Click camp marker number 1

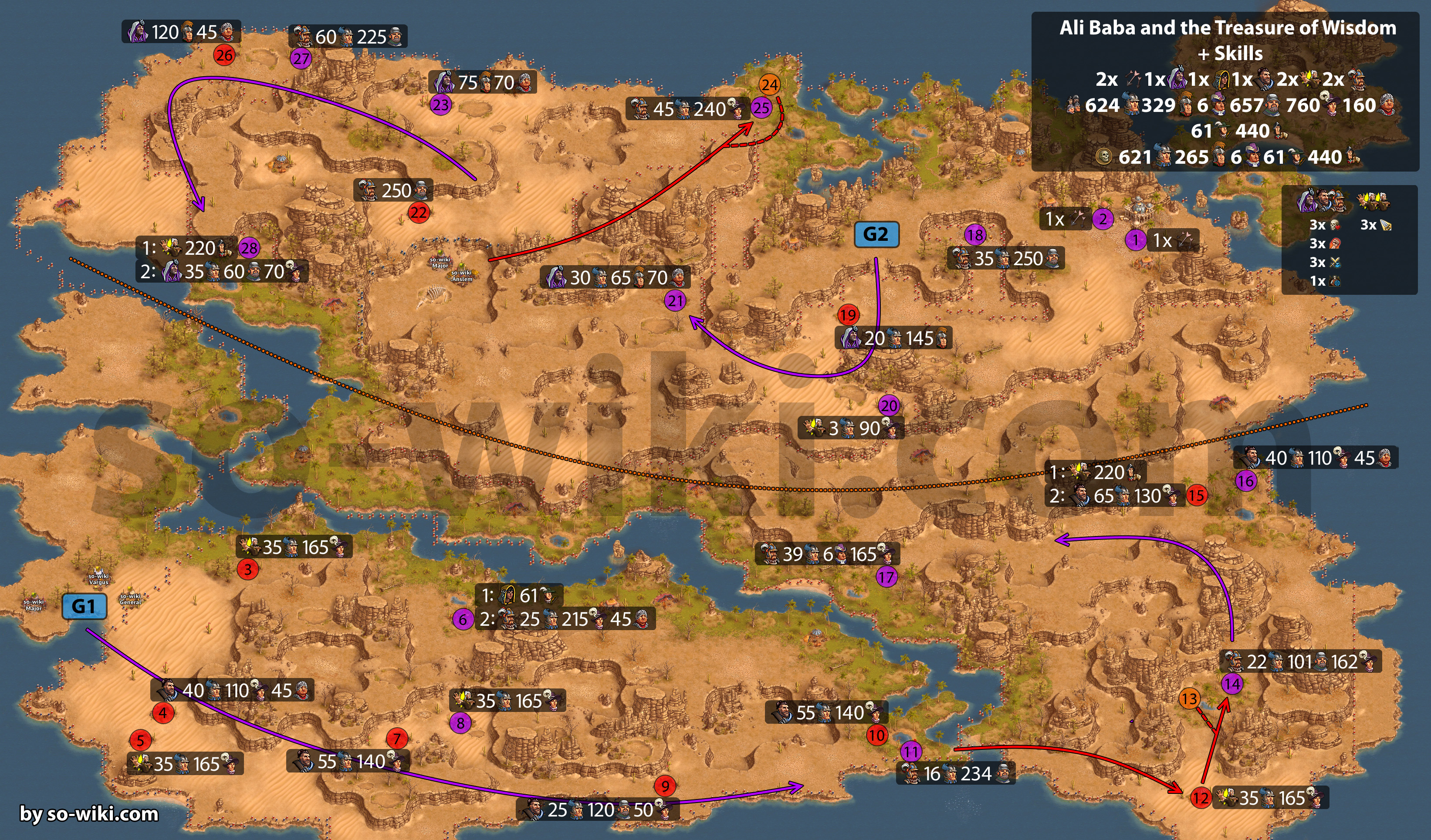click(x=1135, y=240)
